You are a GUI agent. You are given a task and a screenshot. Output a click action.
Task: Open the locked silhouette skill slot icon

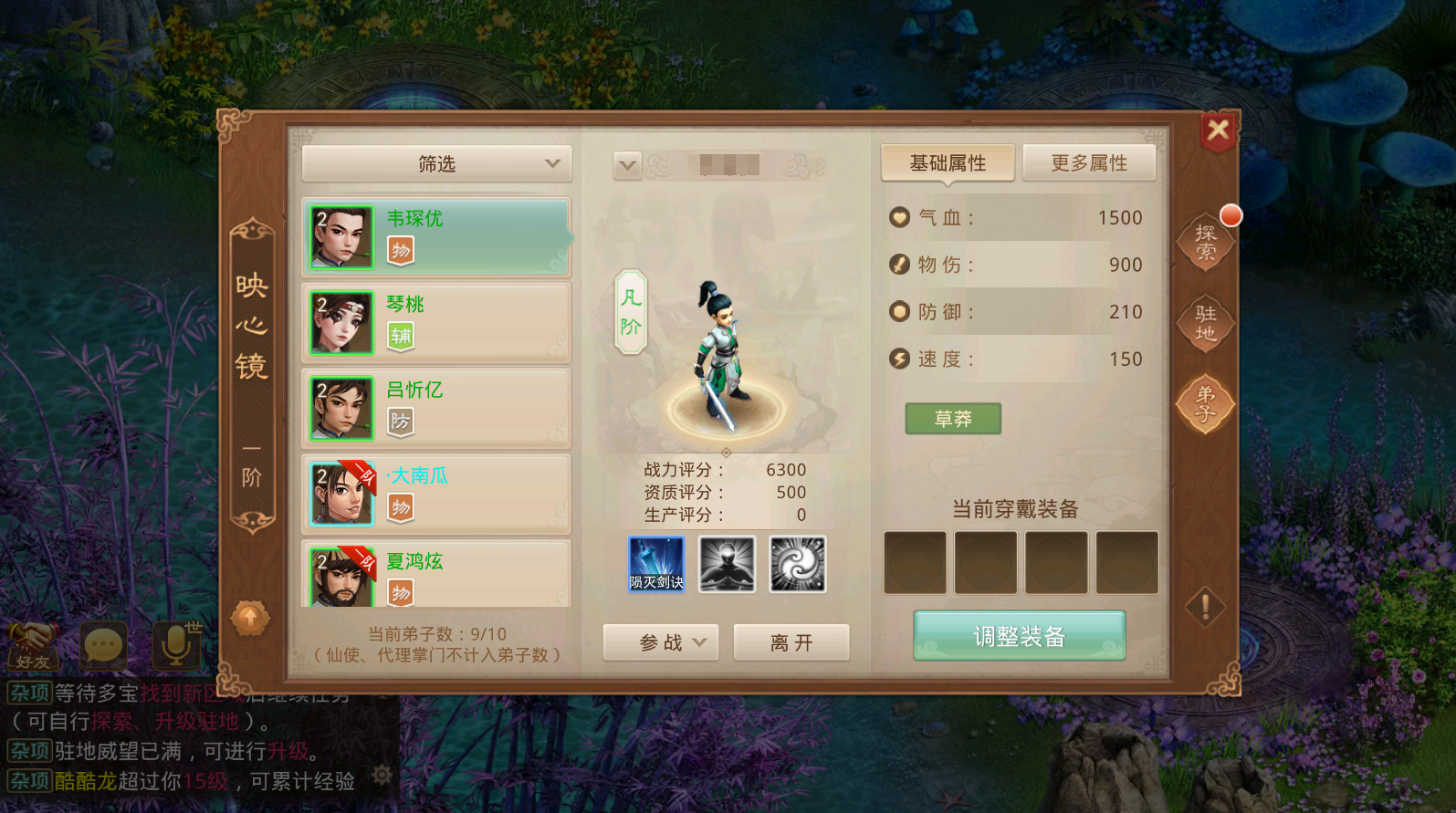(x=726, y=564)
